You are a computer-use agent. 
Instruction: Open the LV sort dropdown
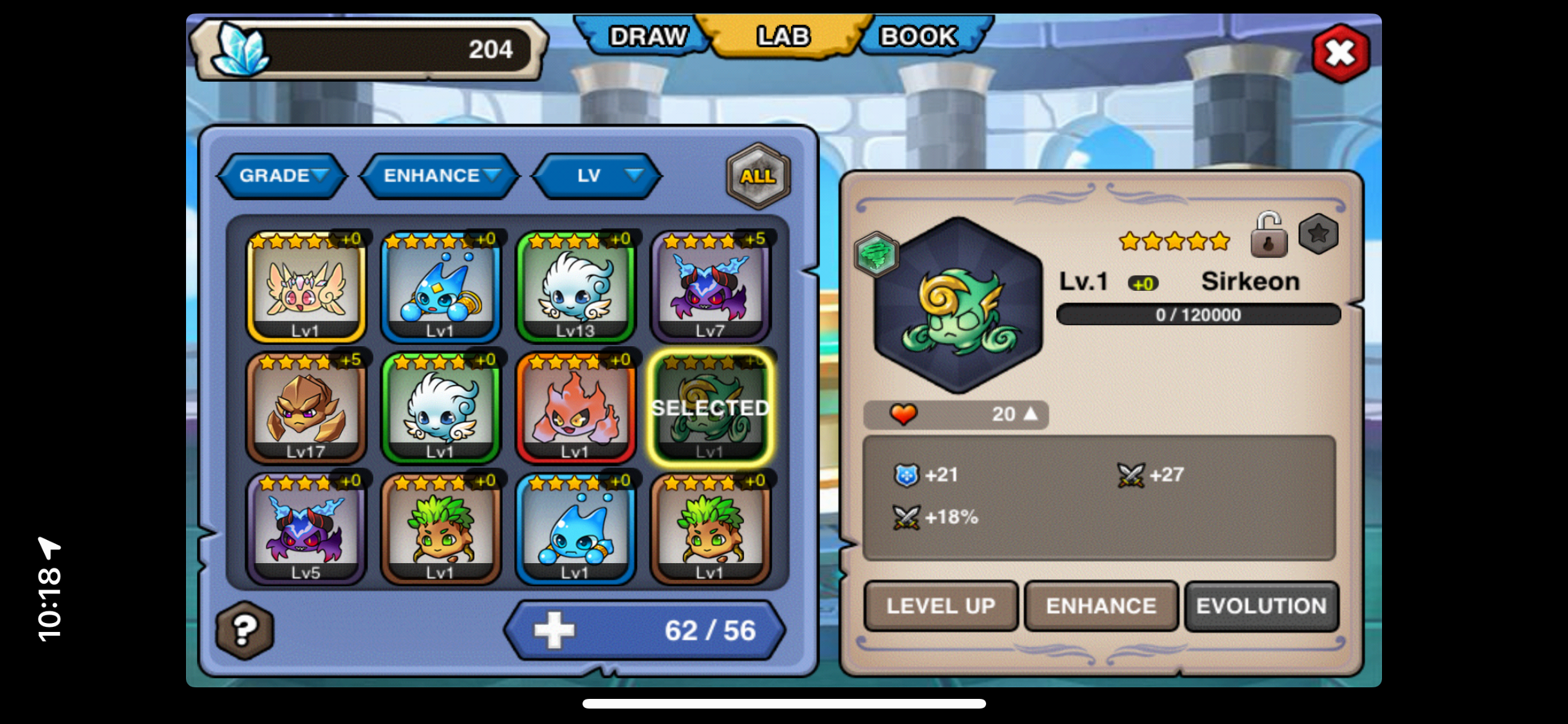point(597,176)
